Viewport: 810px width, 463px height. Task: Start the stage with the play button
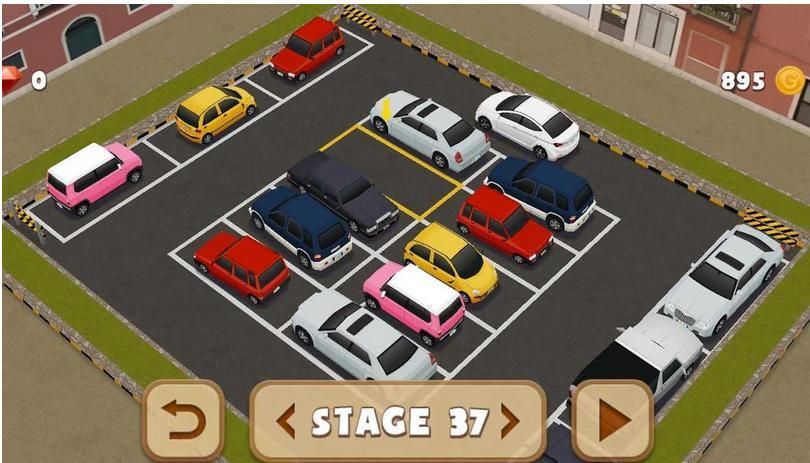[x=612, y=421]
